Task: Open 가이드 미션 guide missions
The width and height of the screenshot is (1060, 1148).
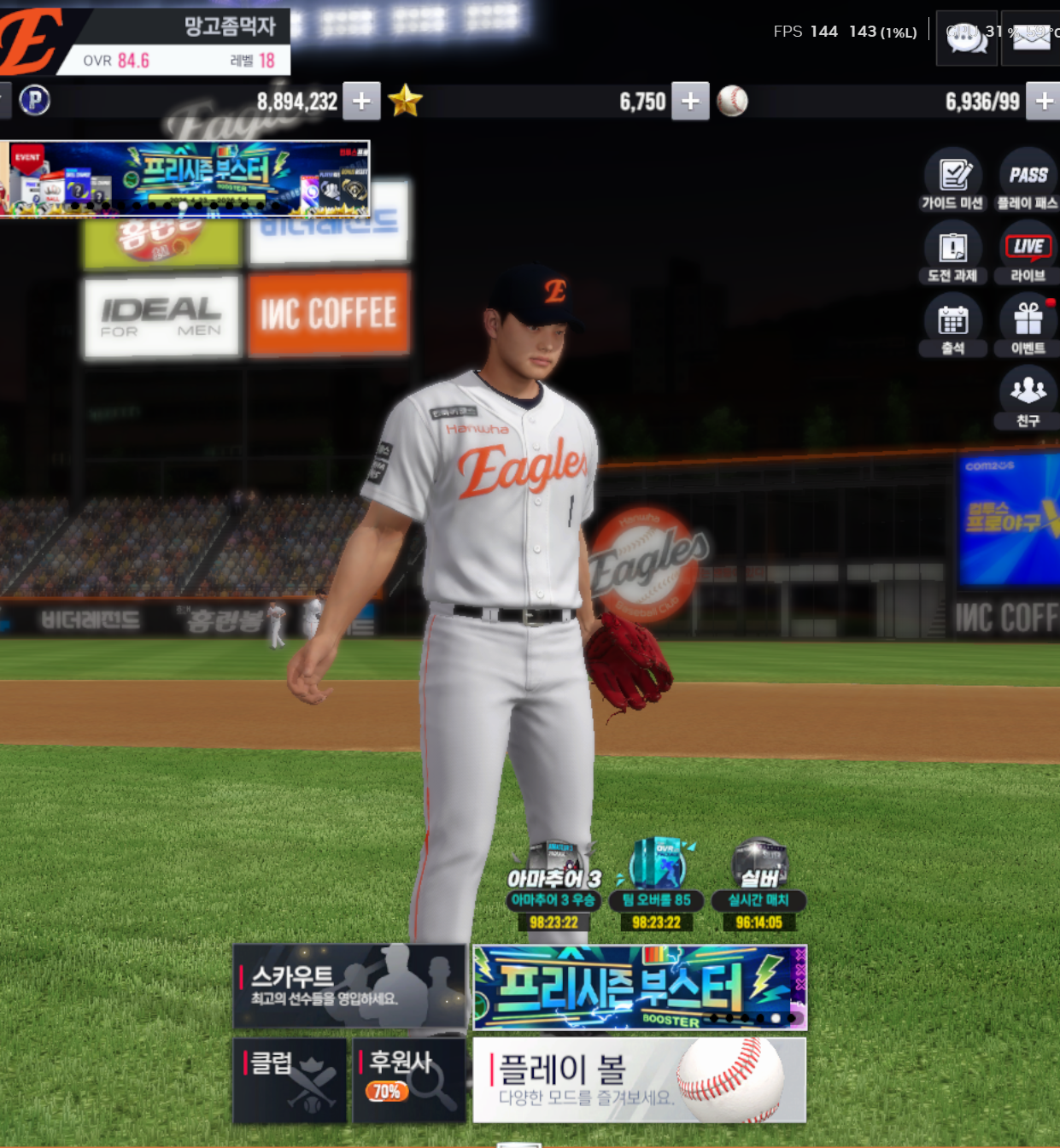Action: 953,180
